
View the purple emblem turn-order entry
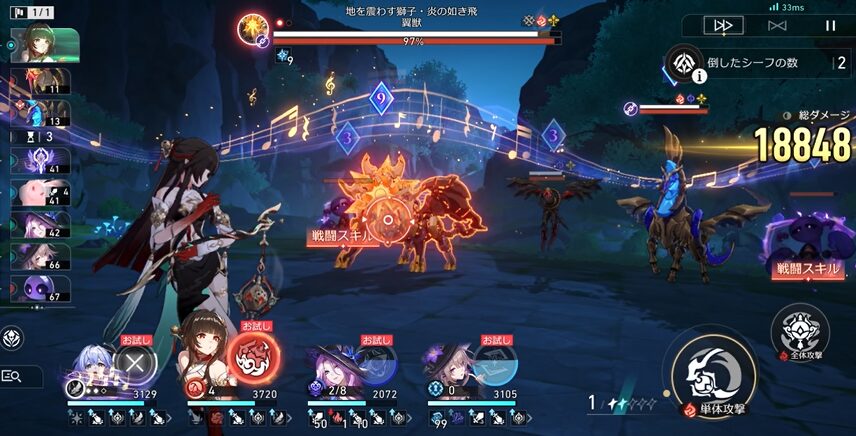pos(38,159)
